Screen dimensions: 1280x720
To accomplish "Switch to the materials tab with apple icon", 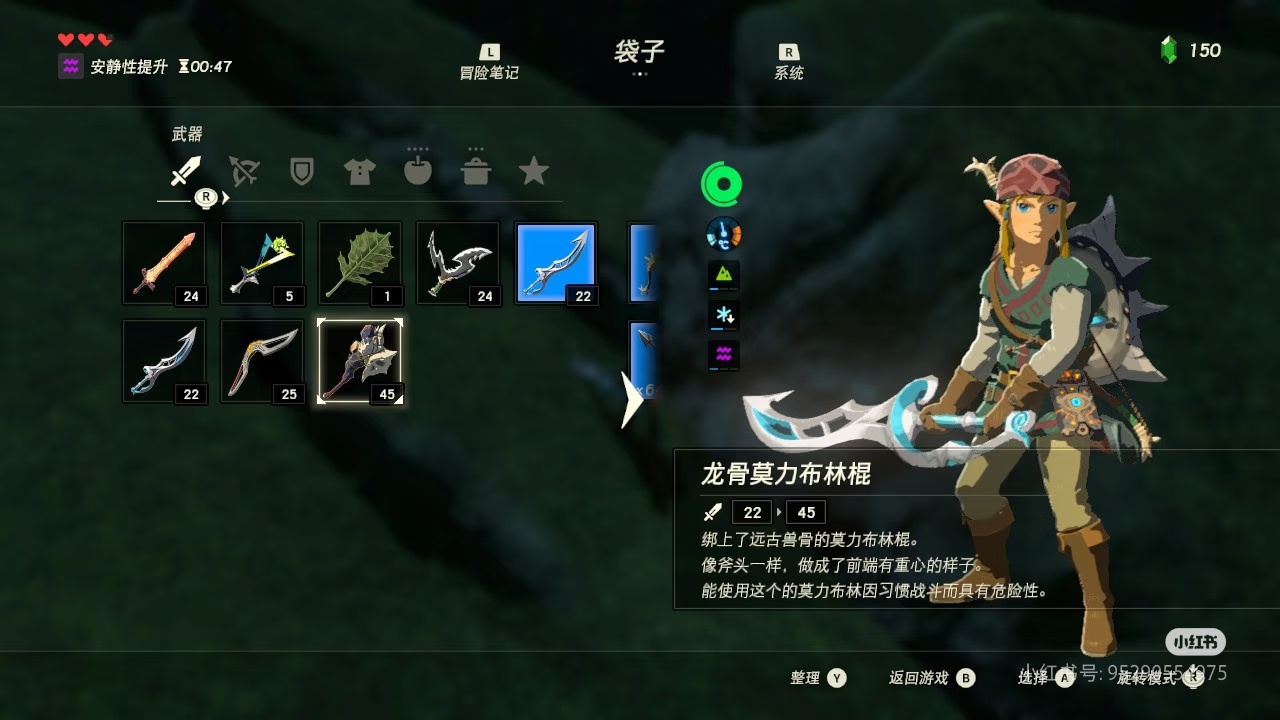I will [417, 171].
